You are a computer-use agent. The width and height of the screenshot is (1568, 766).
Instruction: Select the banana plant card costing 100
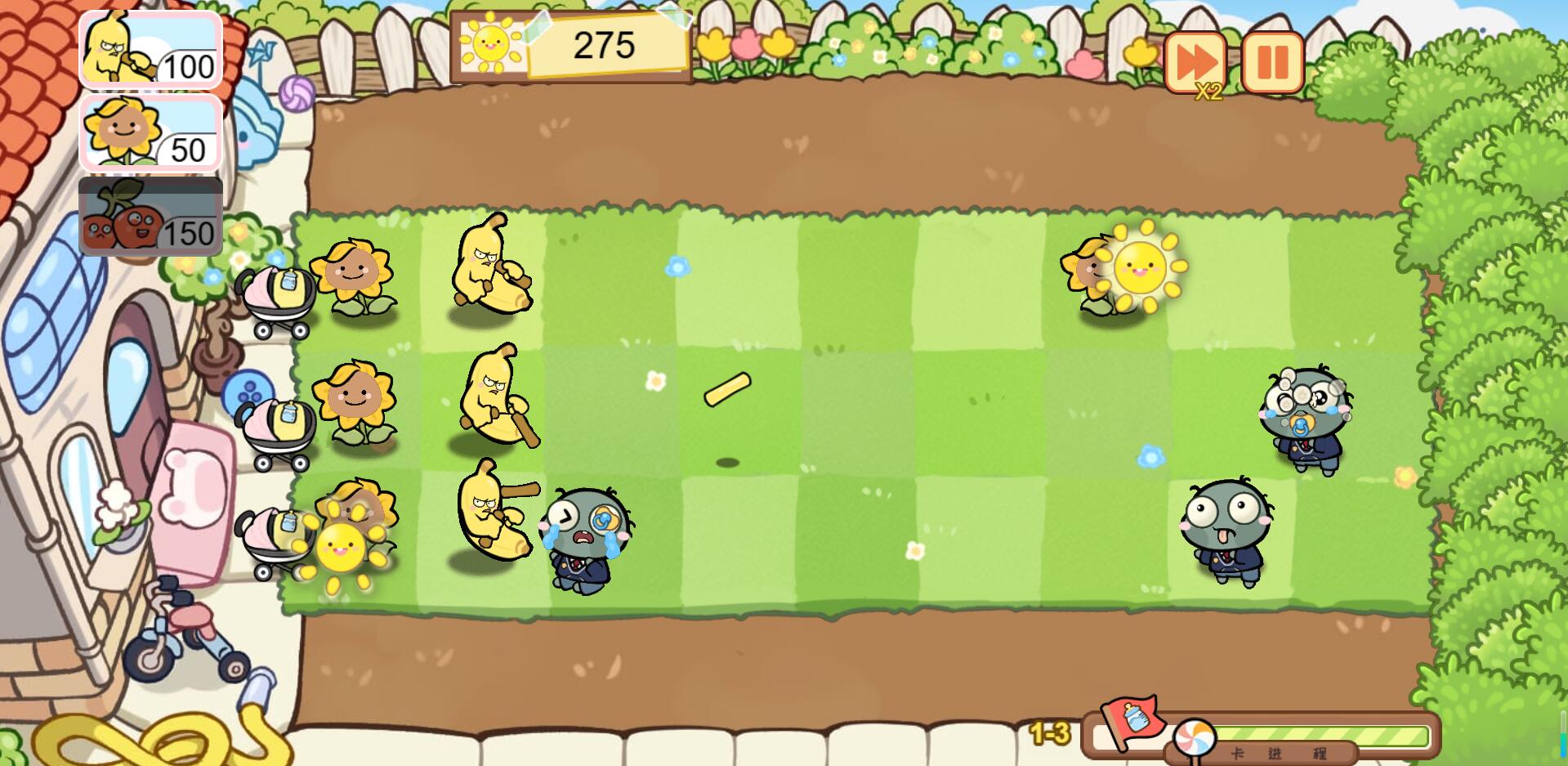(x=150, y=50)
